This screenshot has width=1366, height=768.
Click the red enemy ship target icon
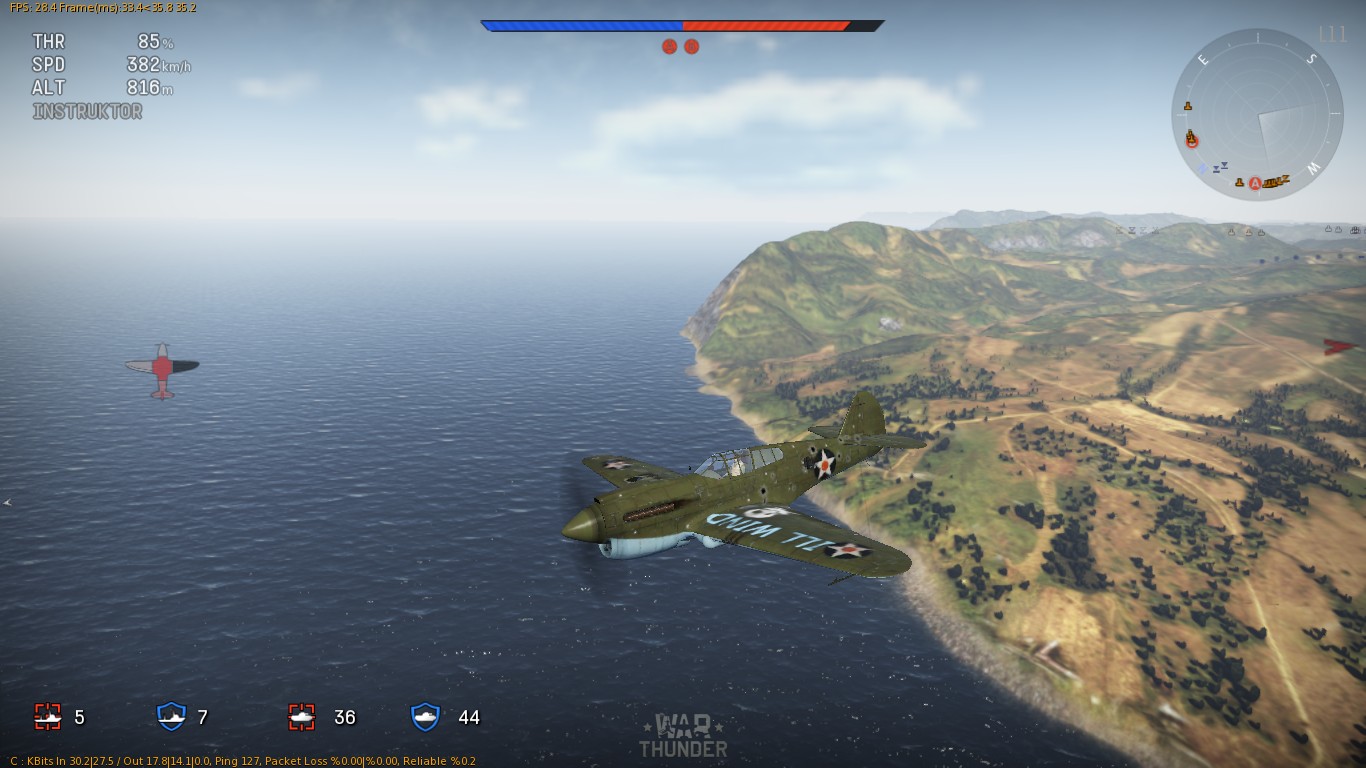pos(48,716)
